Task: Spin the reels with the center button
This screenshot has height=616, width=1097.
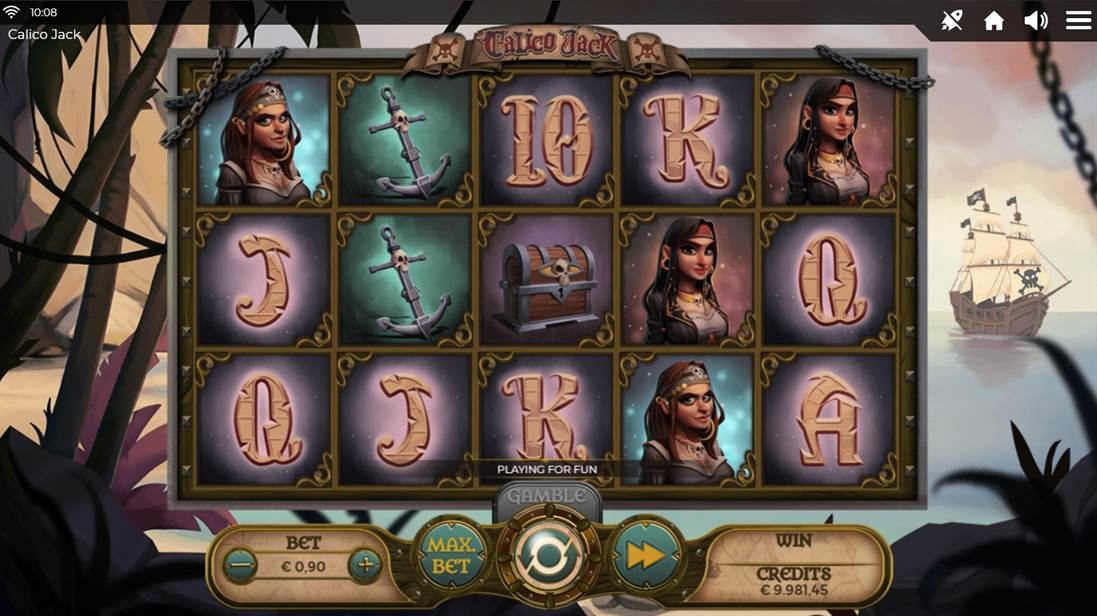Action: (x=549, y=555)
